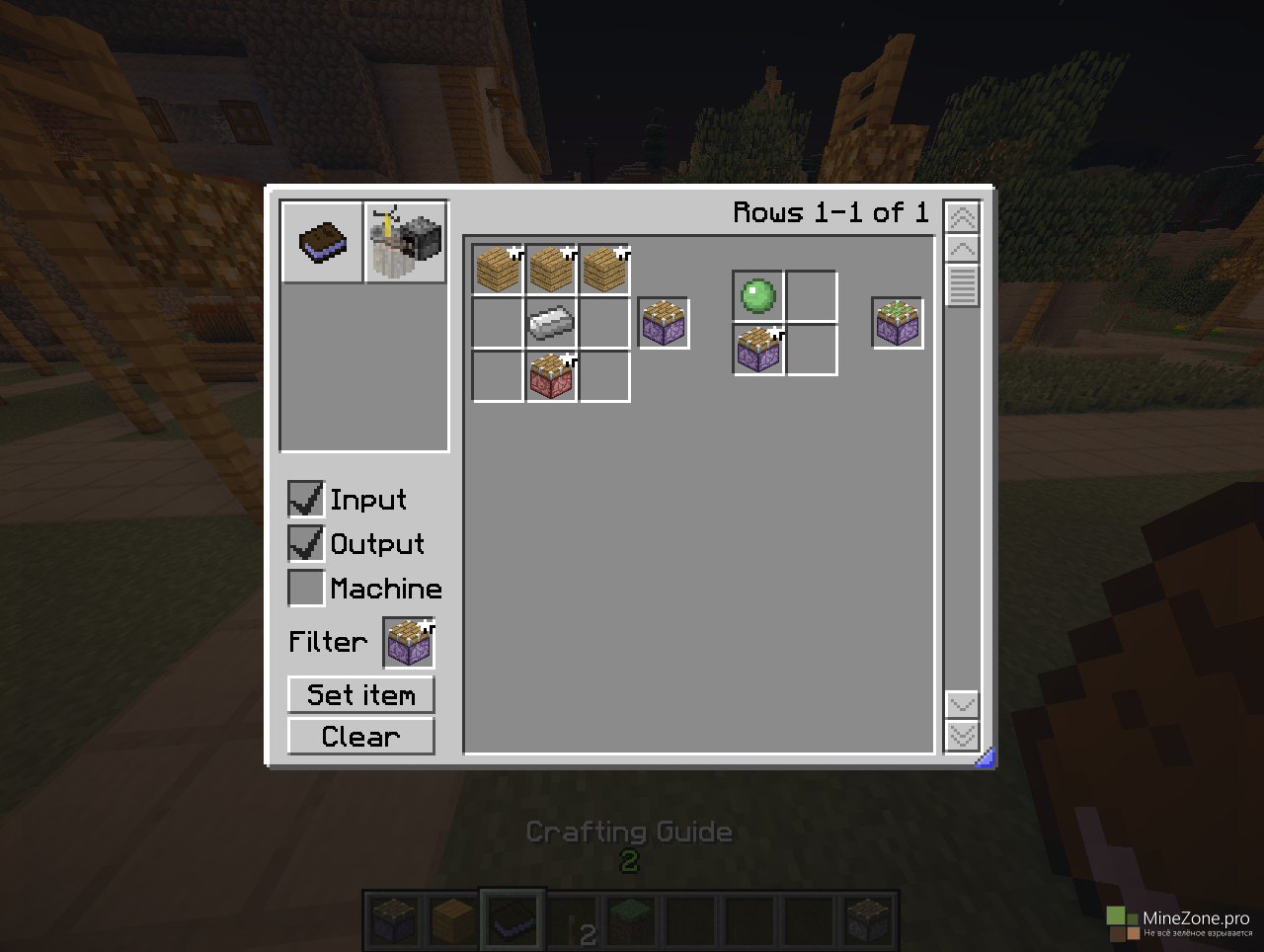Click the sticky piston recipe output
Image resolution: width=1264 pixels, height=952 pixels.
tap(898, 323)
